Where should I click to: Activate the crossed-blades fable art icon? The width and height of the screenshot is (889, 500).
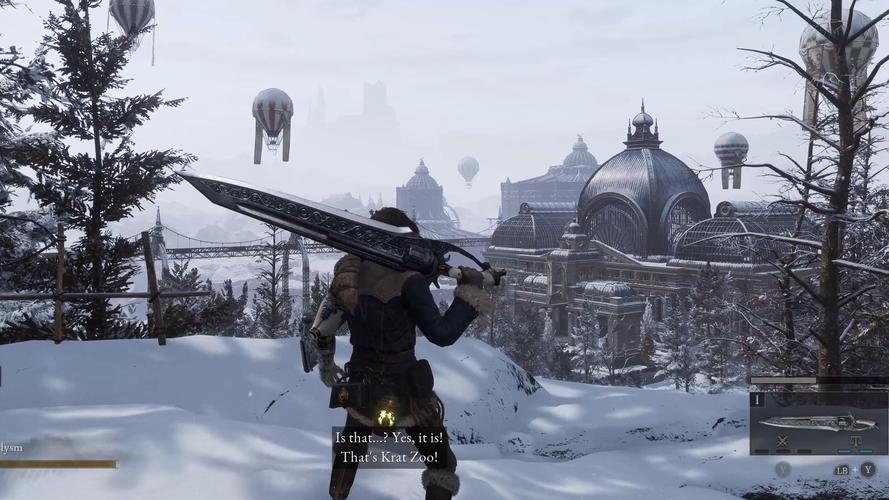click(x=782, y=441)
